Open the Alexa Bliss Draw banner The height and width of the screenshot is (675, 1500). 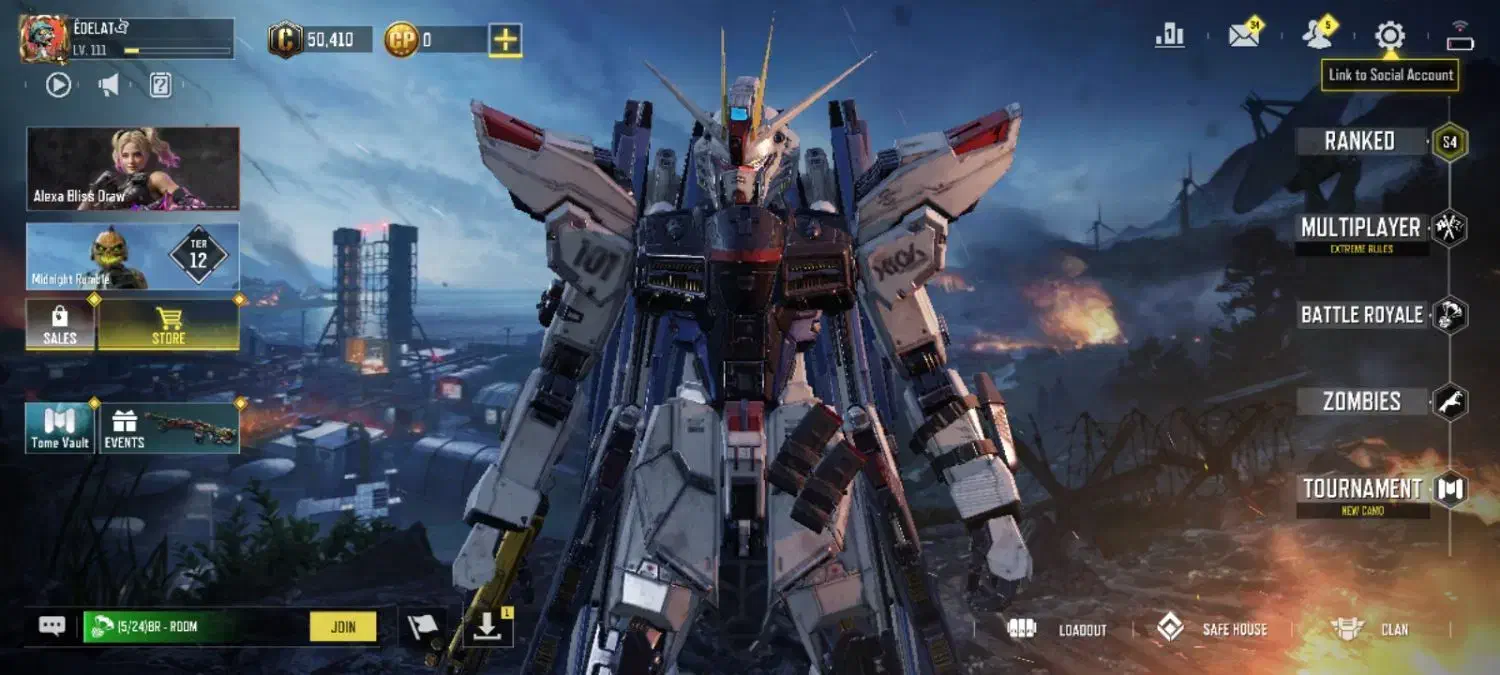point(133,168)
